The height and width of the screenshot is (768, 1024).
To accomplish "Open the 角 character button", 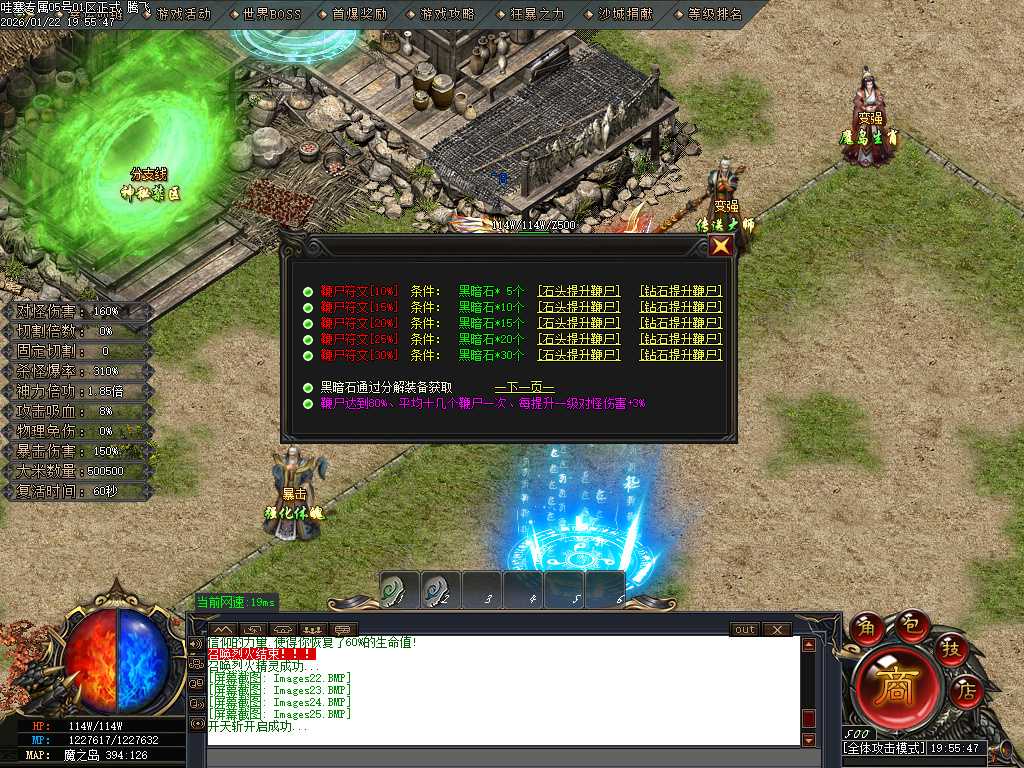I will [x=867, y=628].
